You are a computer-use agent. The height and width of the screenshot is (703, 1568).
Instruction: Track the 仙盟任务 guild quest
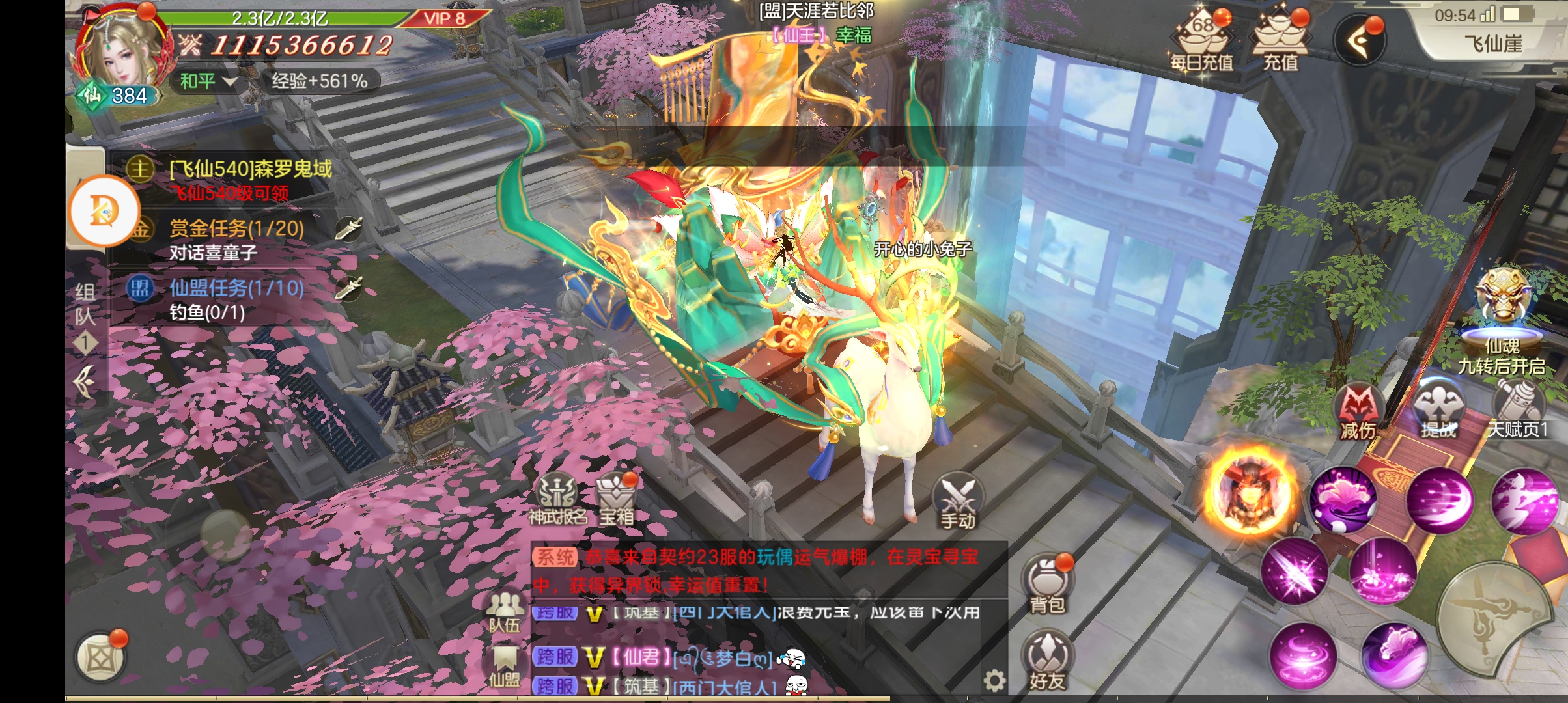(236, 288)
